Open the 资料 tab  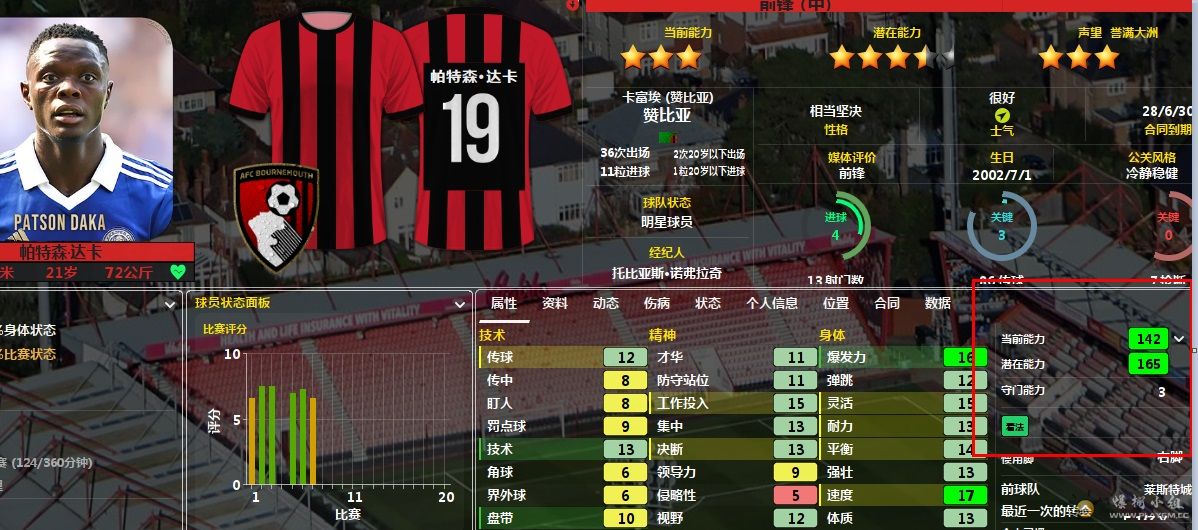pyautogui.click(x=555, y=304)
